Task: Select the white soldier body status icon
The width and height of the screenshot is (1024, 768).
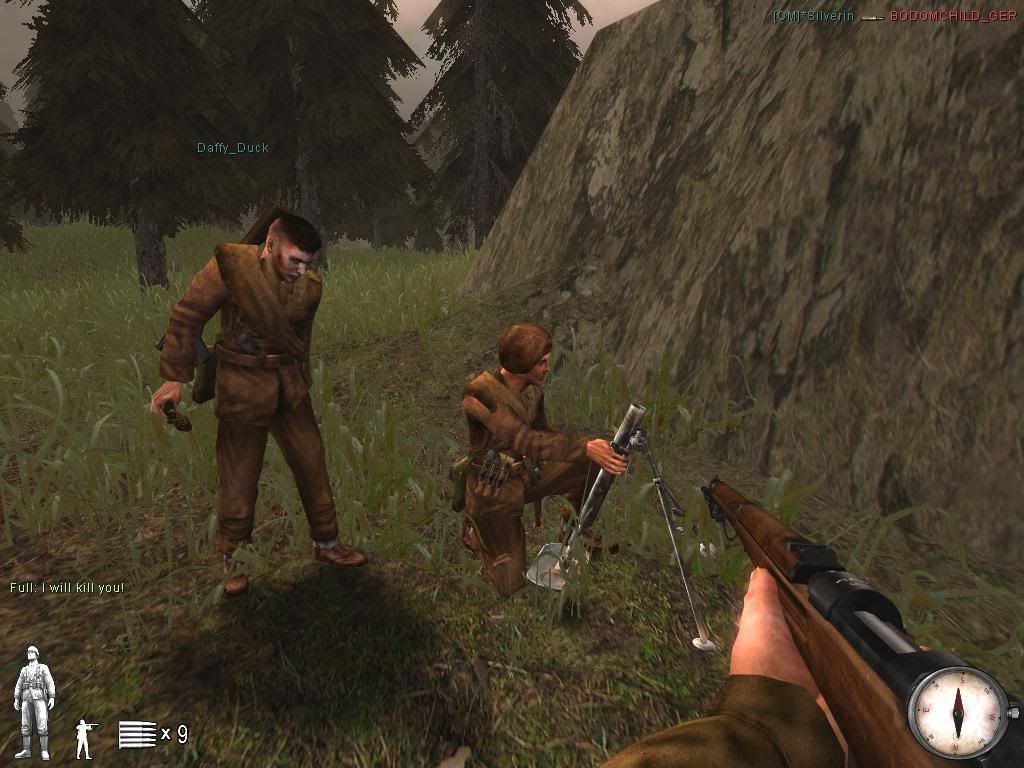Action: pyautogui.click(x=34, y=702)
